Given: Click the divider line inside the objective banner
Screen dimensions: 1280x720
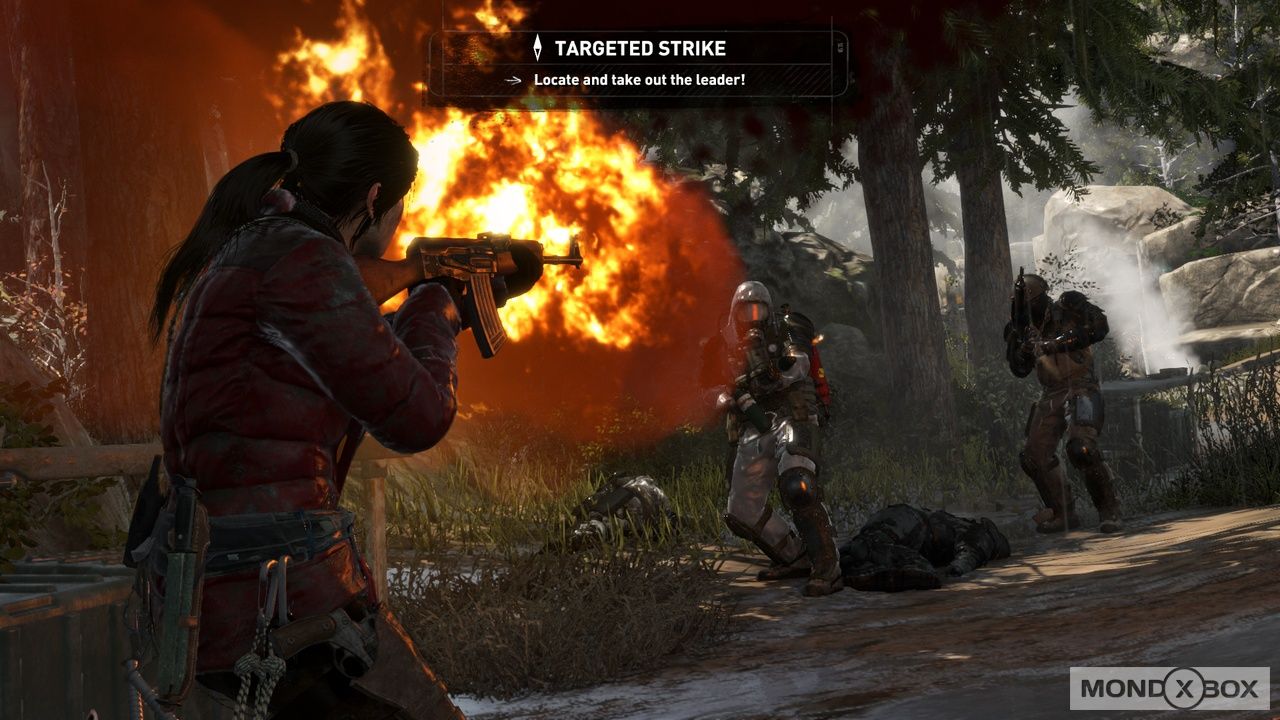Looking at the screenshot, I should 640,64.
